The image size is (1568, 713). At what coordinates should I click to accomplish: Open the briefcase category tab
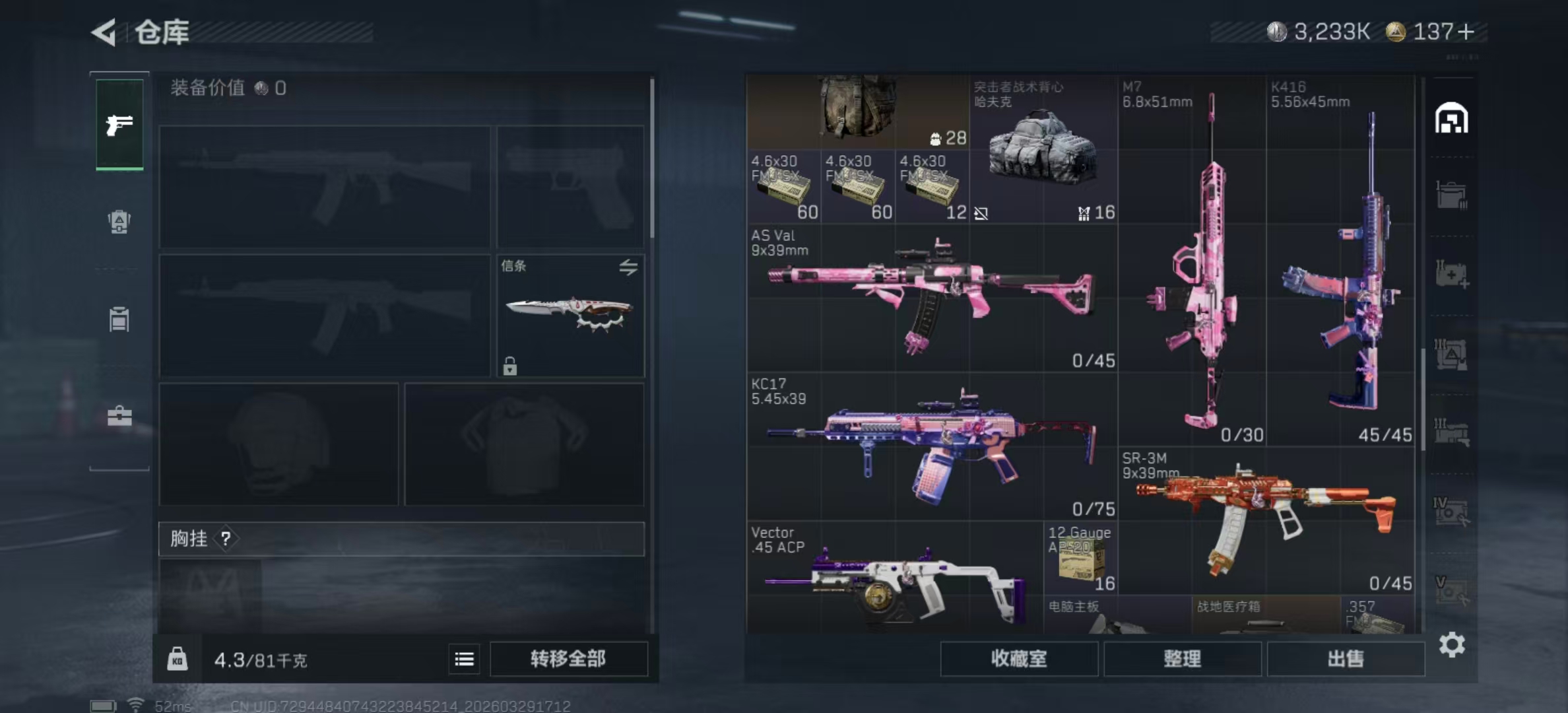point(119,416)
